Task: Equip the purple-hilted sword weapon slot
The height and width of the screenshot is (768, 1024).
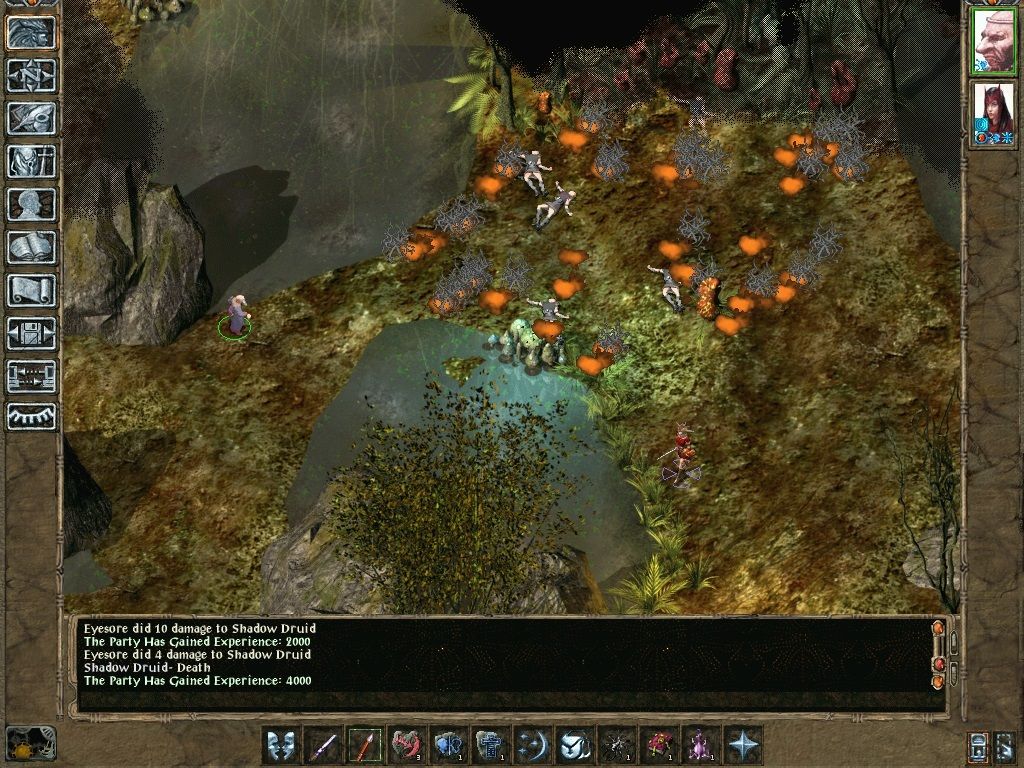Action: [323, 745]
